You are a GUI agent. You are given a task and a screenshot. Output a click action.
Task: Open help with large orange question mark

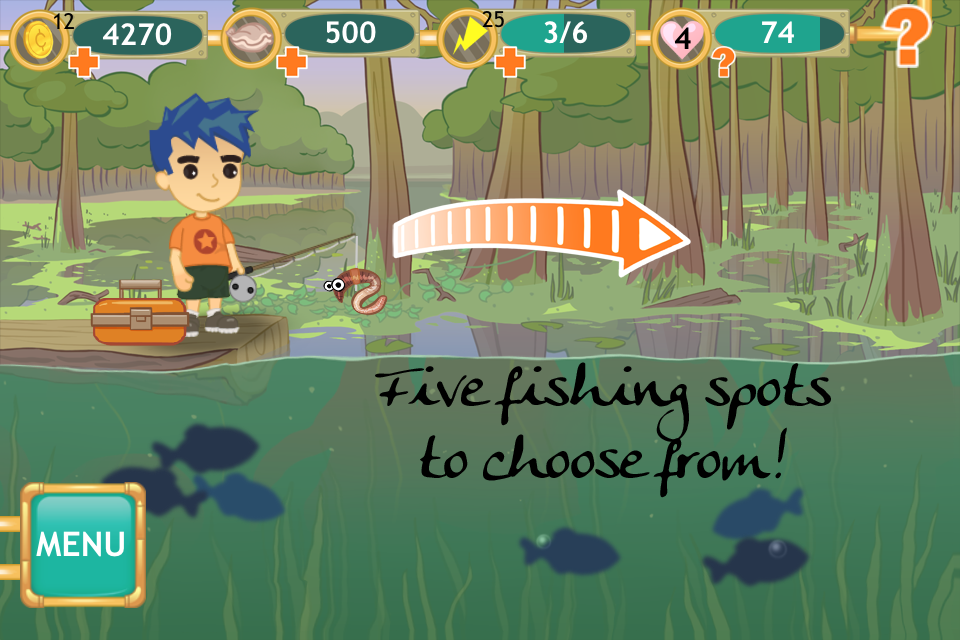(908, 38)
